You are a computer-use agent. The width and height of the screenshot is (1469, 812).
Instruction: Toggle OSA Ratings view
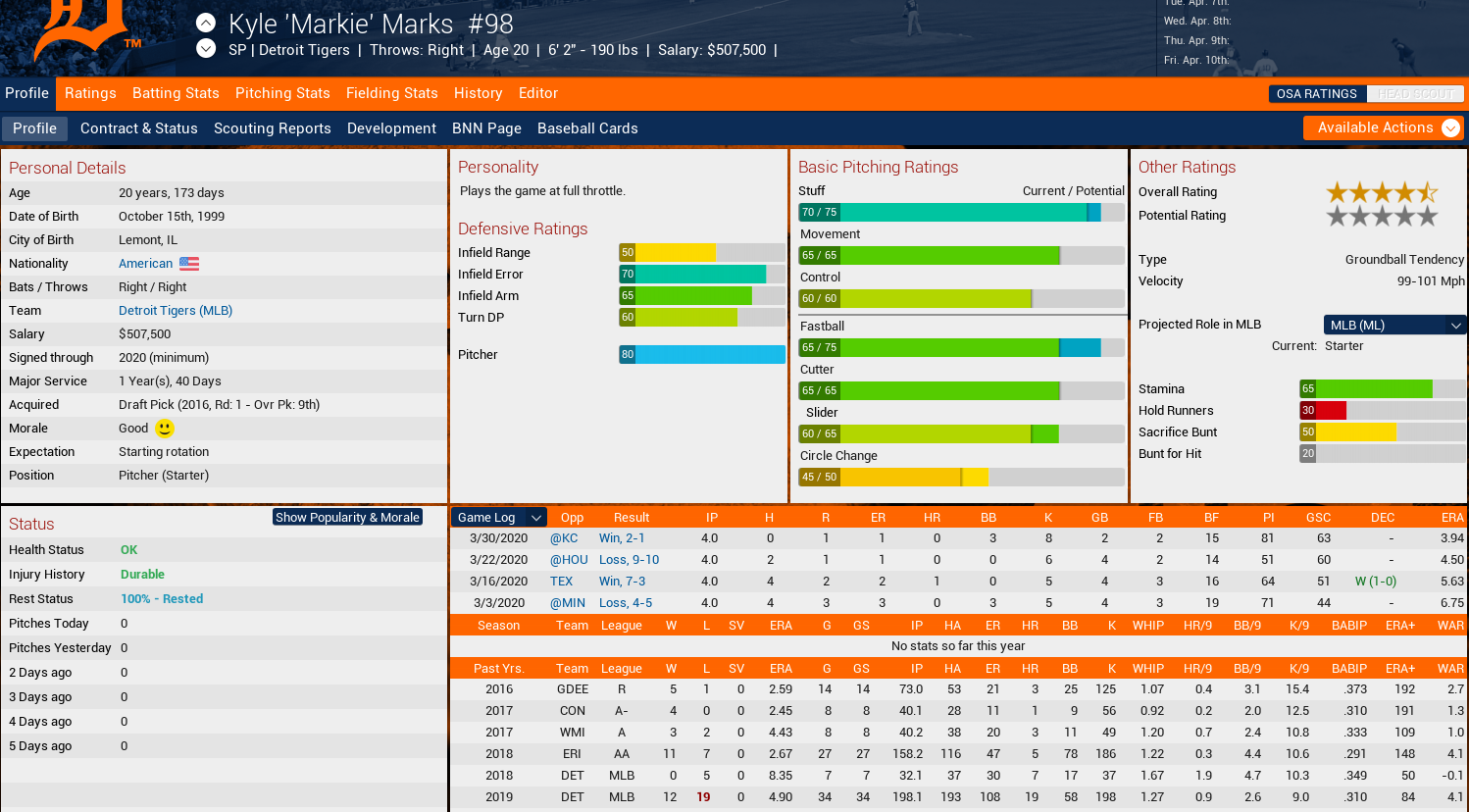(x=1316, y=94)
